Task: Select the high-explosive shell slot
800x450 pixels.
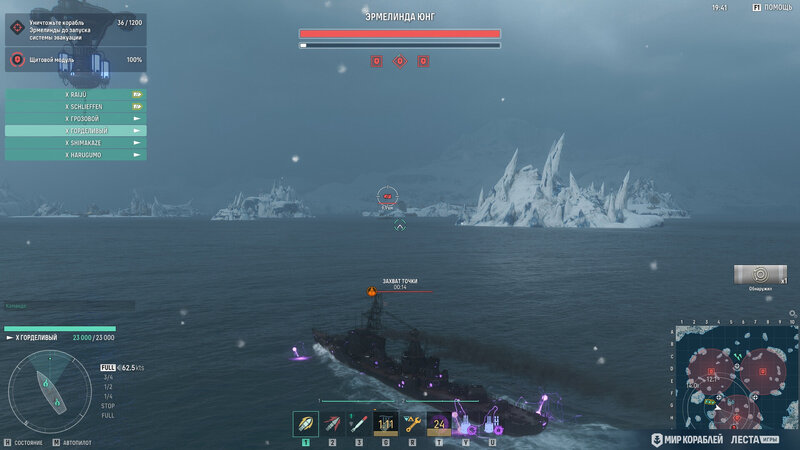Action: [305, 424]
